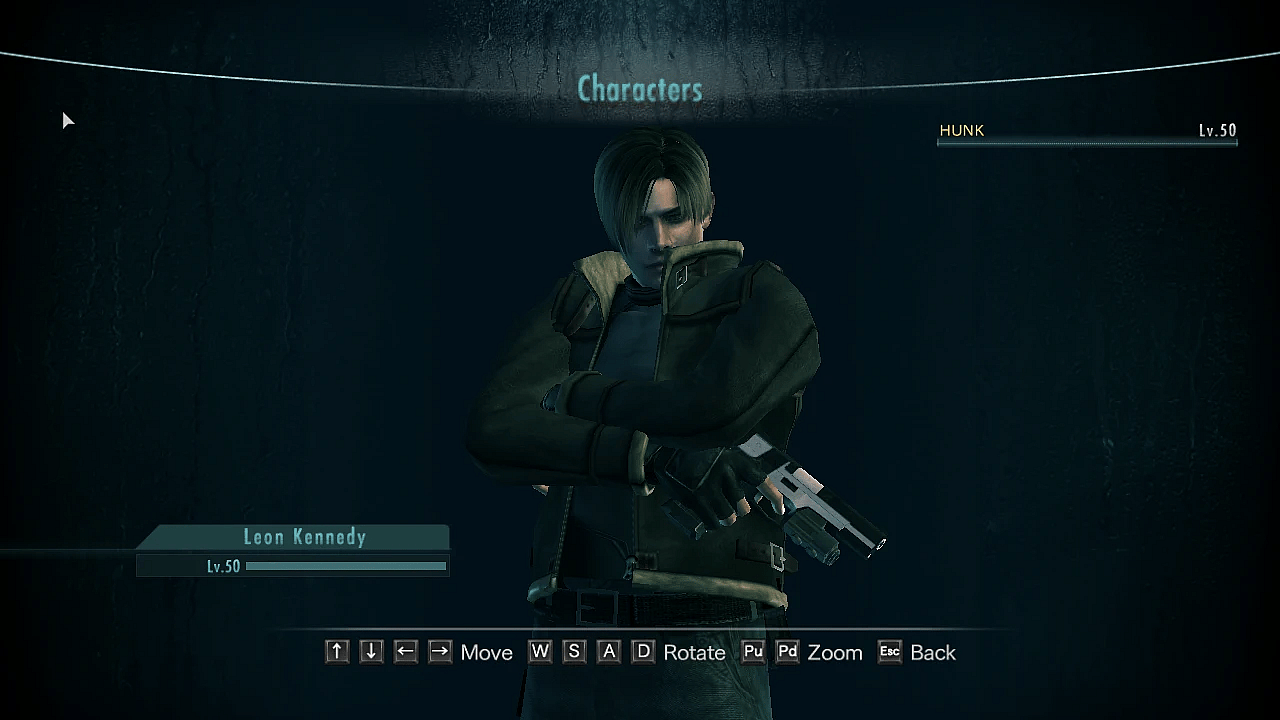
Task: Click the Back label next to Esc
Action: click(932, 652)
